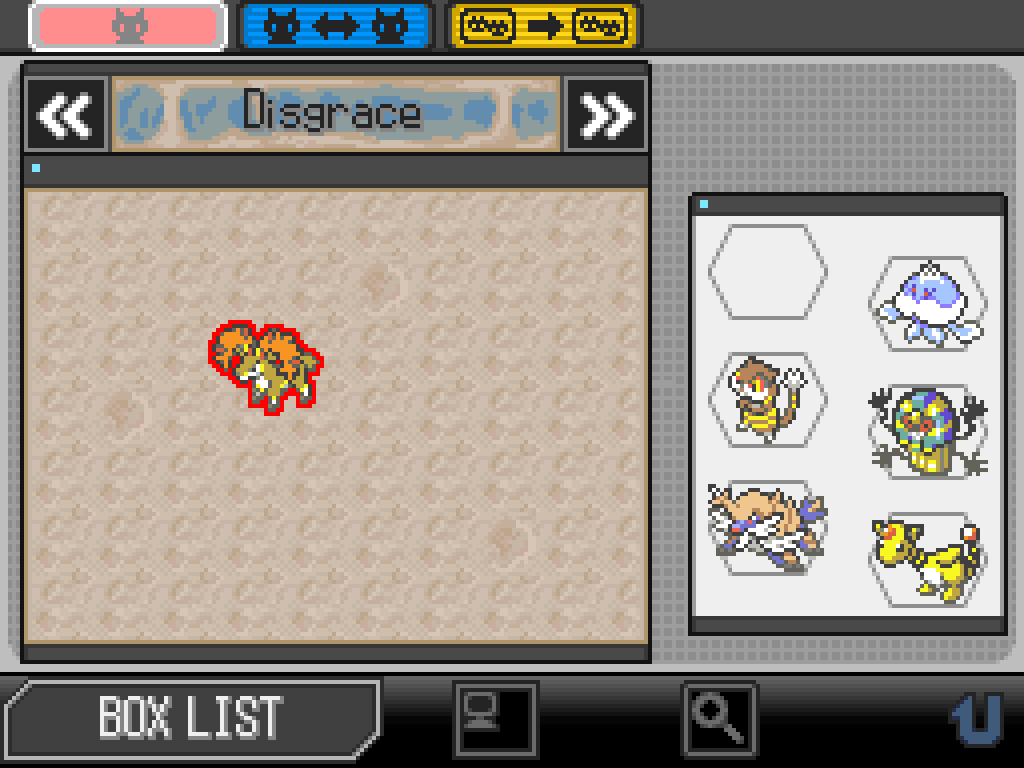Switch to the blue swap mode tab
The image size is (1024, 768).
[x=335, y=26]
